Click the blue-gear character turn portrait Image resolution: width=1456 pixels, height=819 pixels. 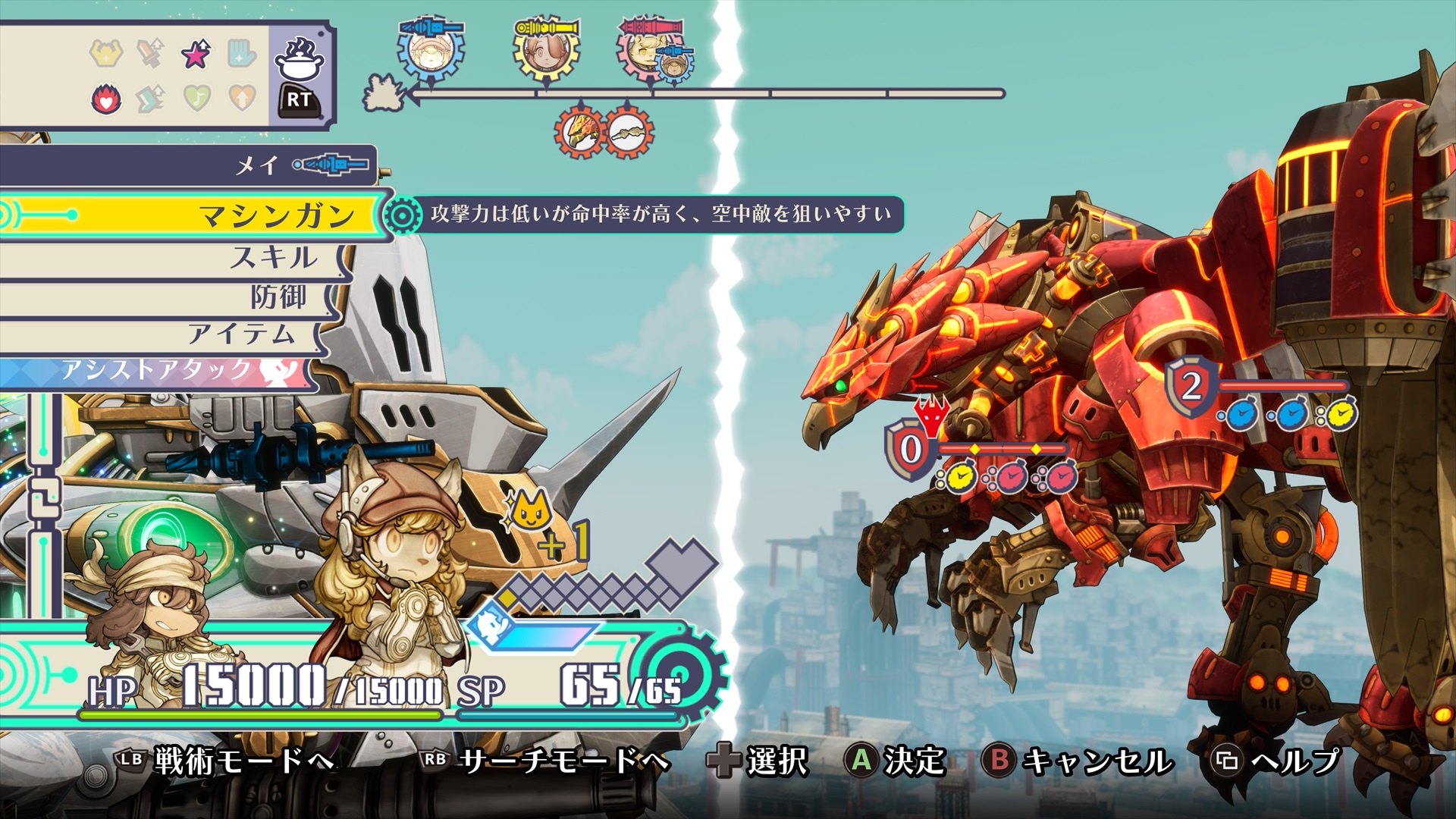click(x=430, y=49)
